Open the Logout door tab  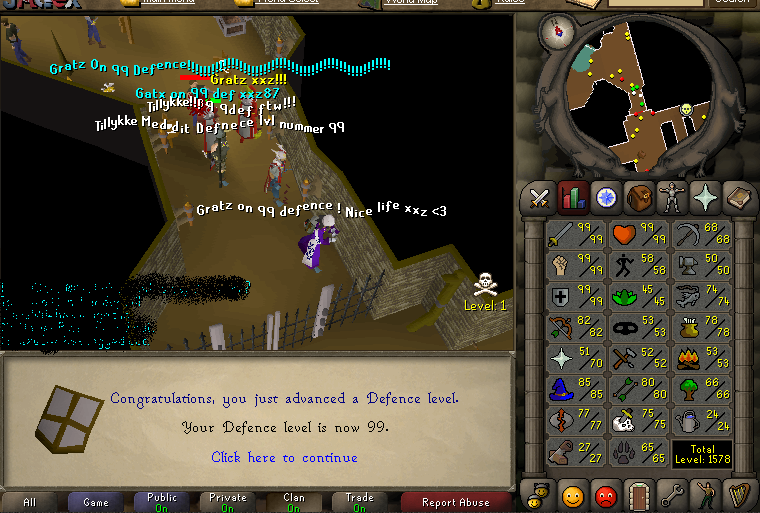639,494
